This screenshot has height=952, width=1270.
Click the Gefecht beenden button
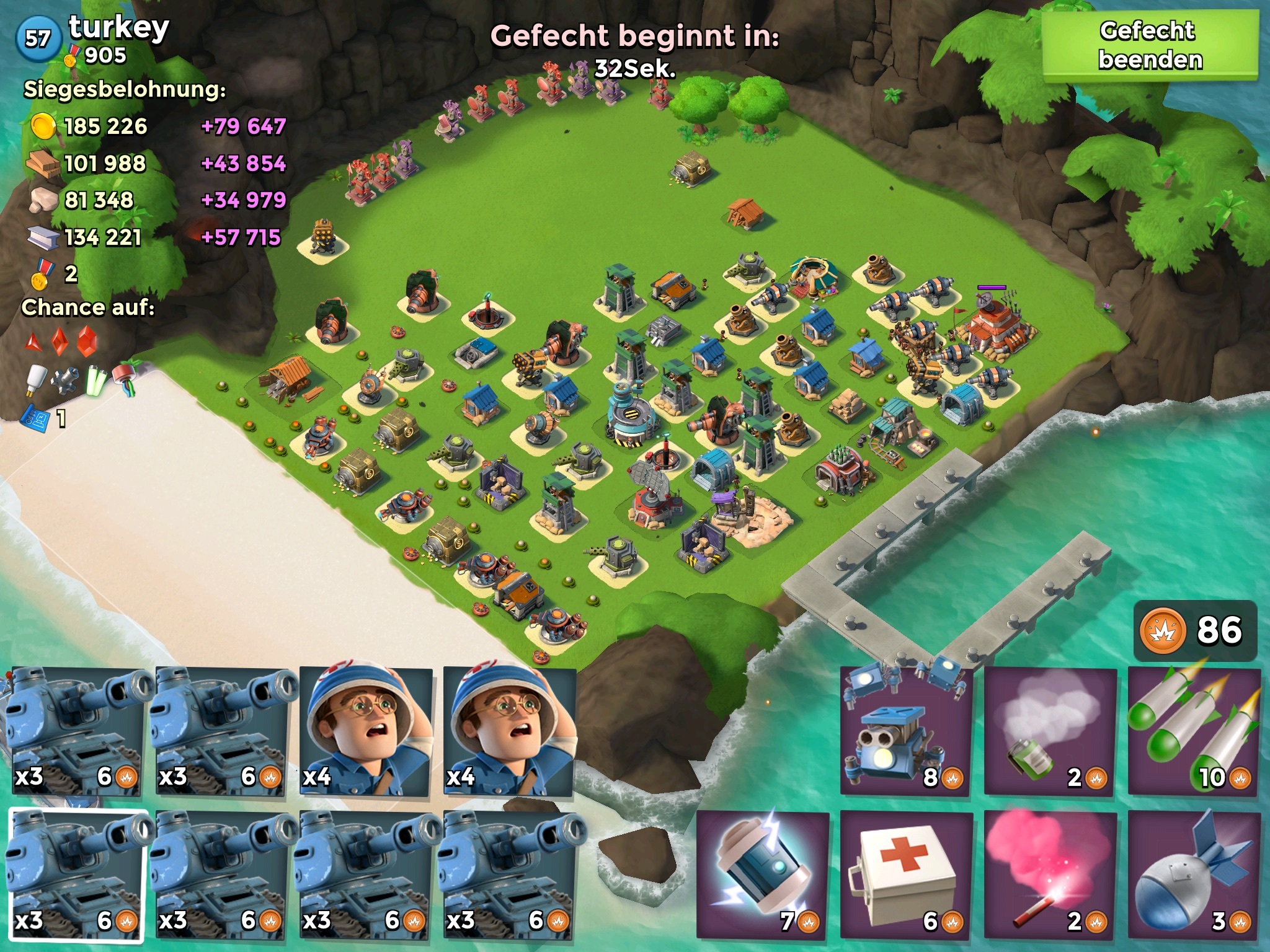coord(1150,46)
